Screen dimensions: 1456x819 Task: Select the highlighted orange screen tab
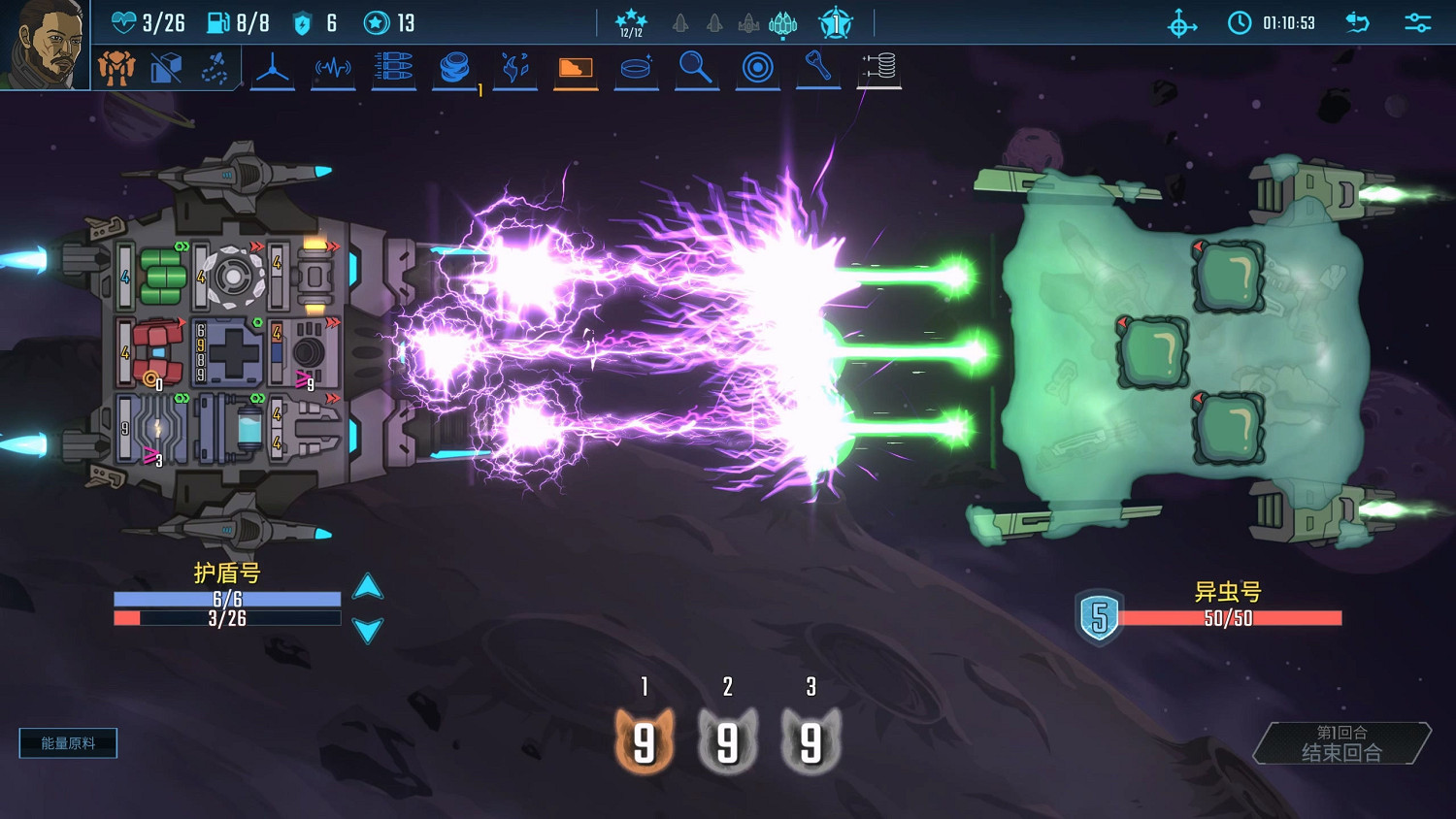coord(576,69)
